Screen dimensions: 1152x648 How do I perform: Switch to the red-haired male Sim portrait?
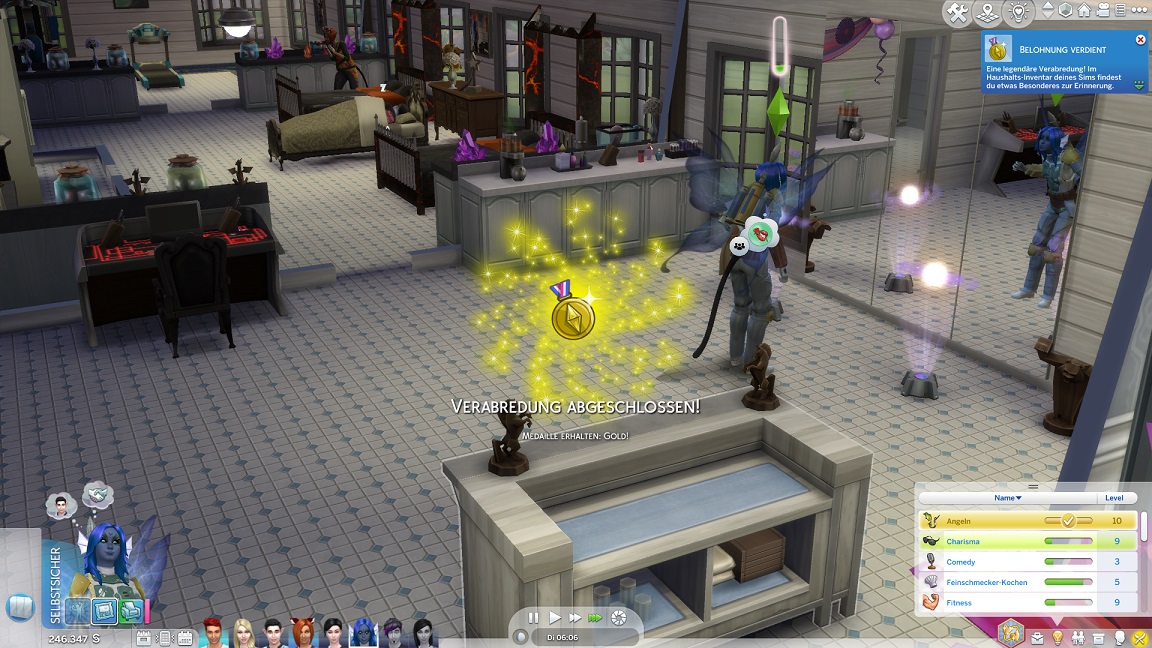point(215,632)
